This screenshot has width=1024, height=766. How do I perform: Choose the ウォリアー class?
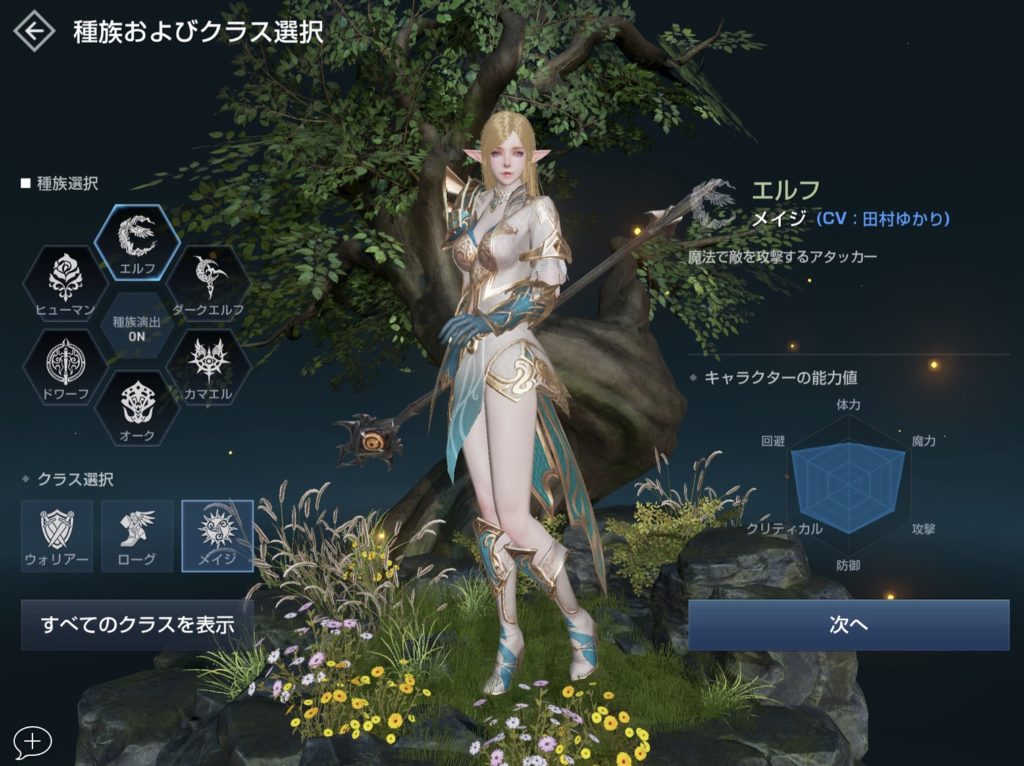point(57,535)
